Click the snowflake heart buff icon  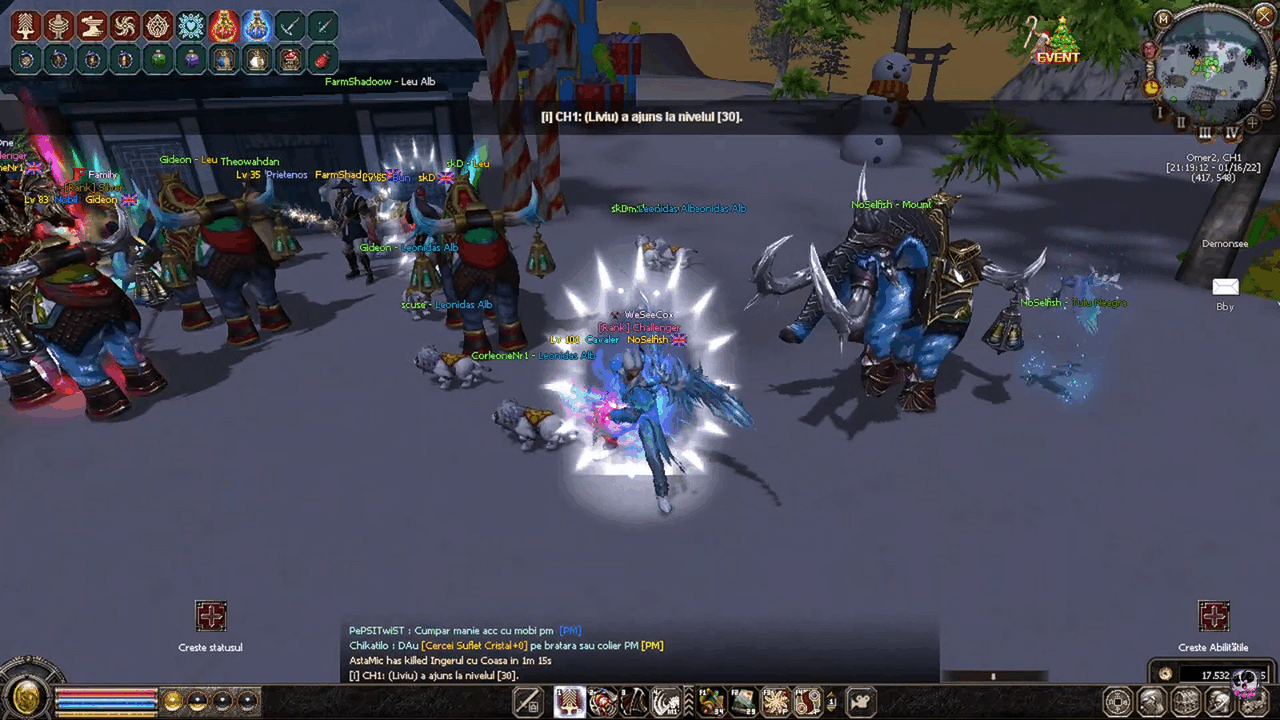click(x=191, y=26)
